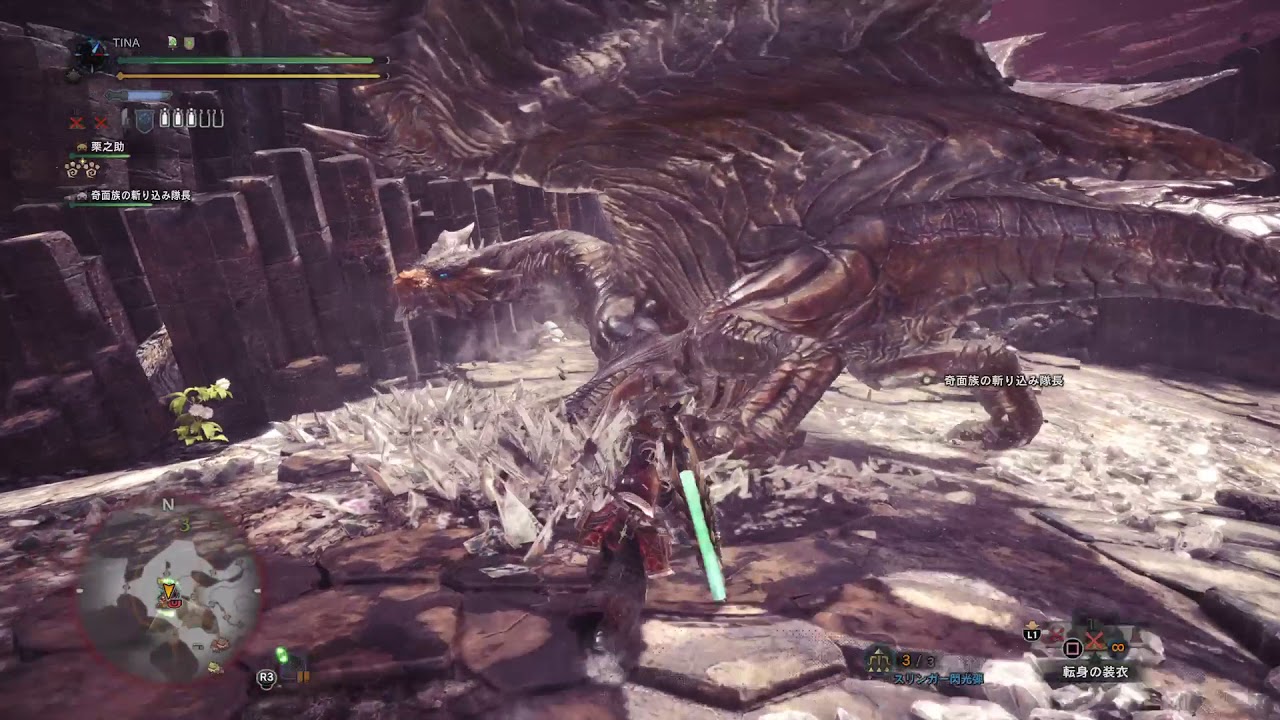Click the 3/3 slinger ammo counter

pyautogui.click(x=916, y=661)
